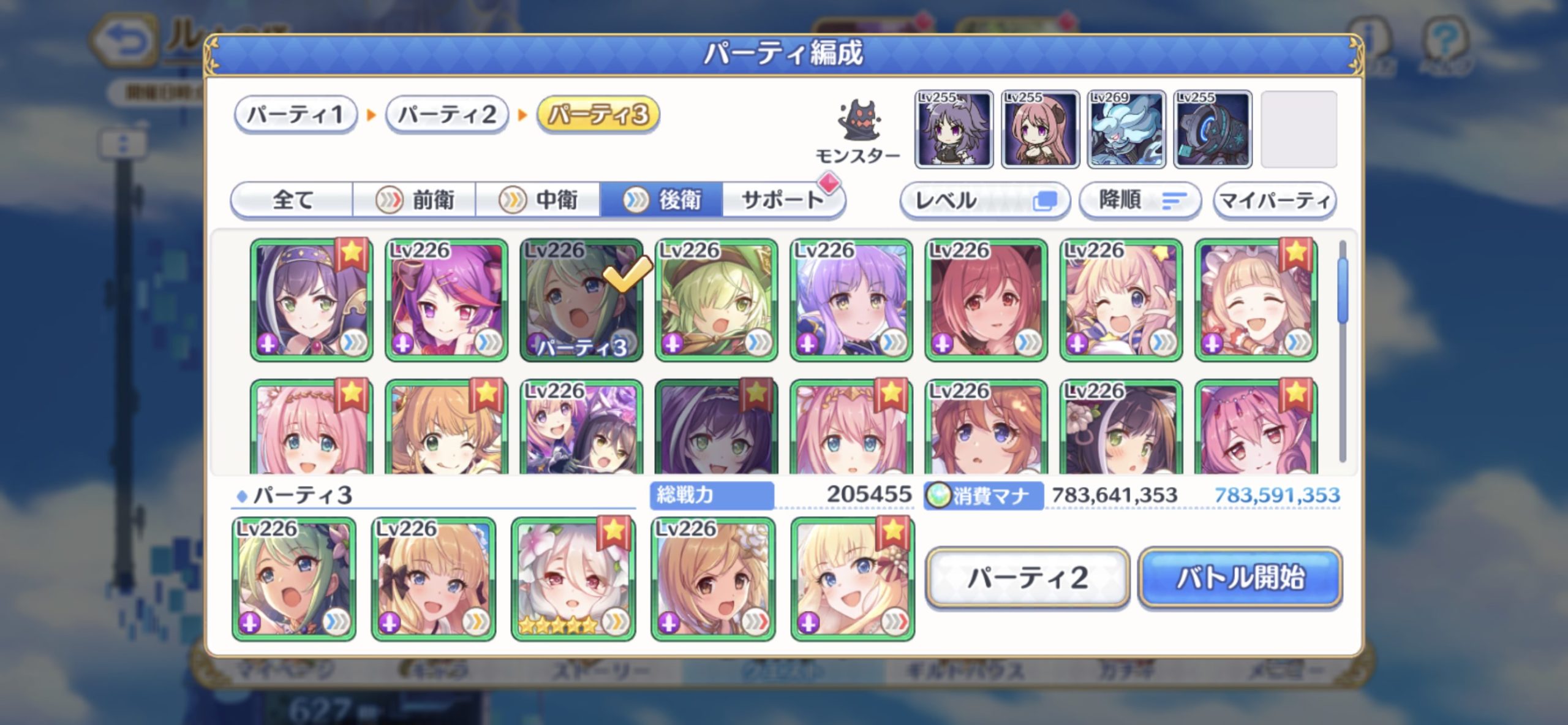
Task: Switch to the パーティ1 step
Action: coord(295,115)
